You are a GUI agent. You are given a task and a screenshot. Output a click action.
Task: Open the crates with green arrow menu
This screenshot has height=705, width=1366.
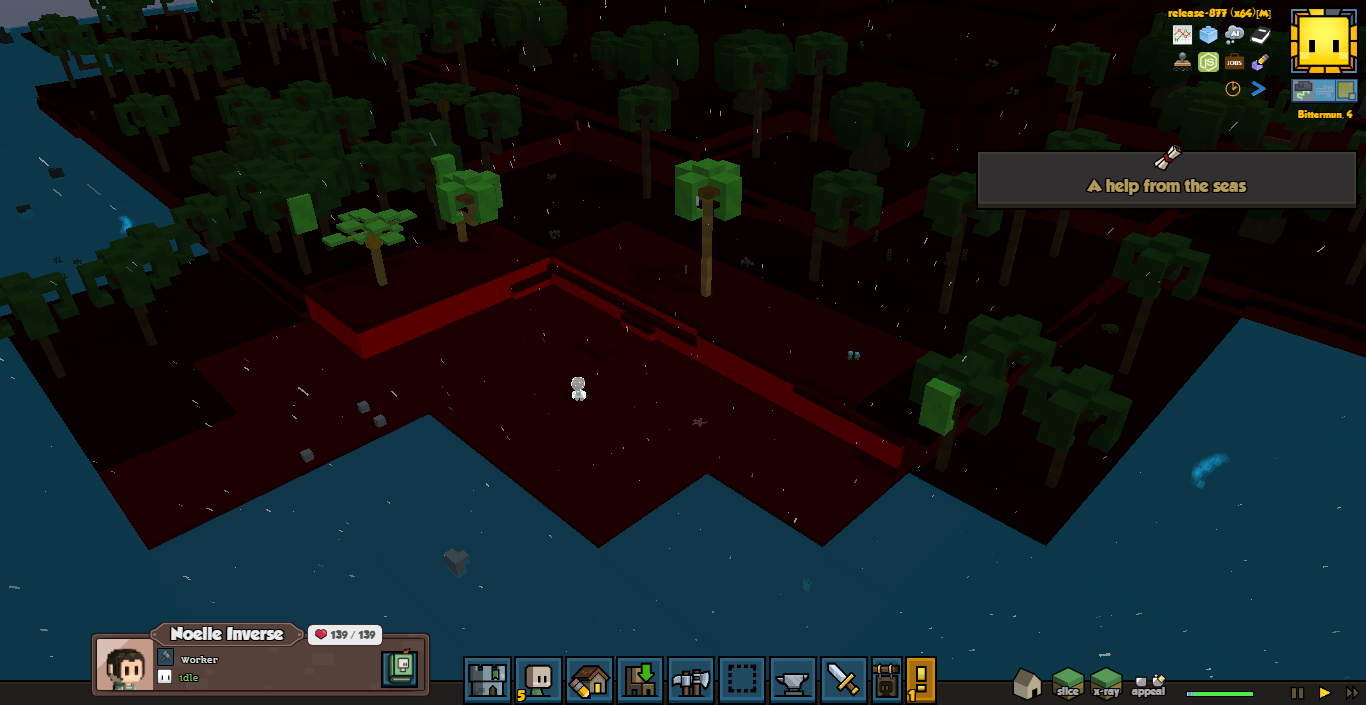[640, 681]
